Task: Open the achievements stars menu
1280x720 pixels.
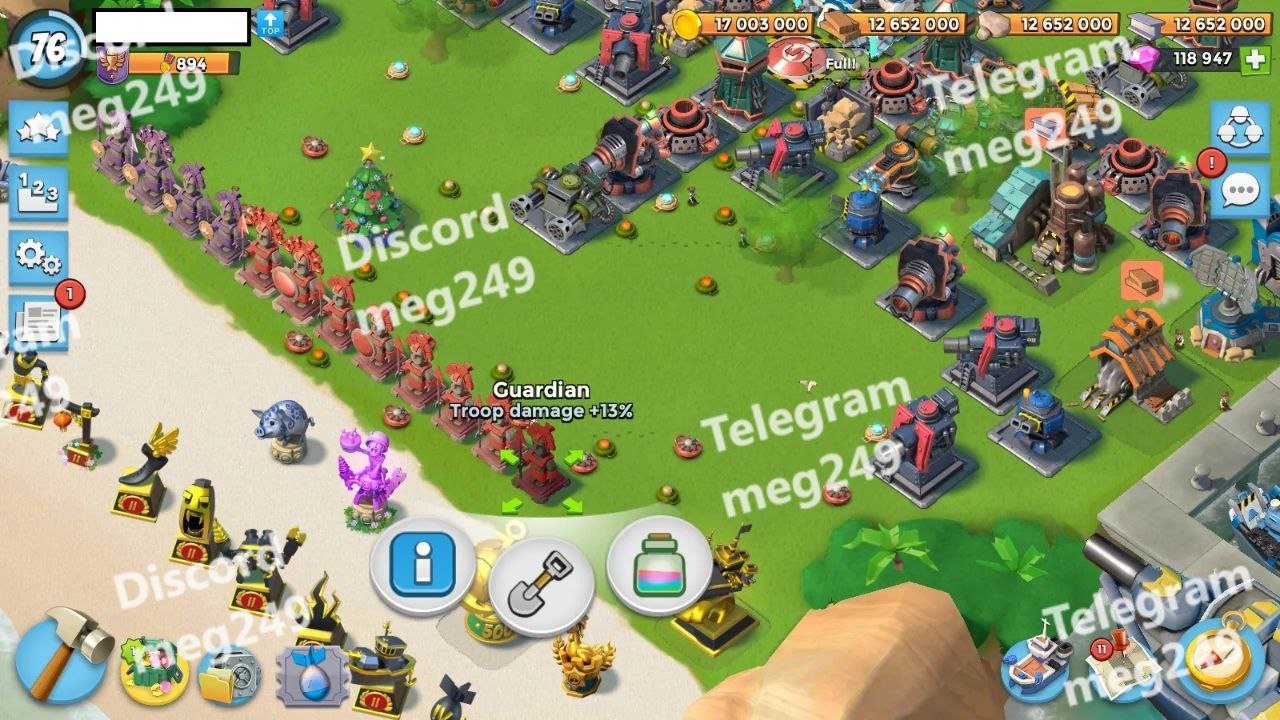Action: point(38,130)
